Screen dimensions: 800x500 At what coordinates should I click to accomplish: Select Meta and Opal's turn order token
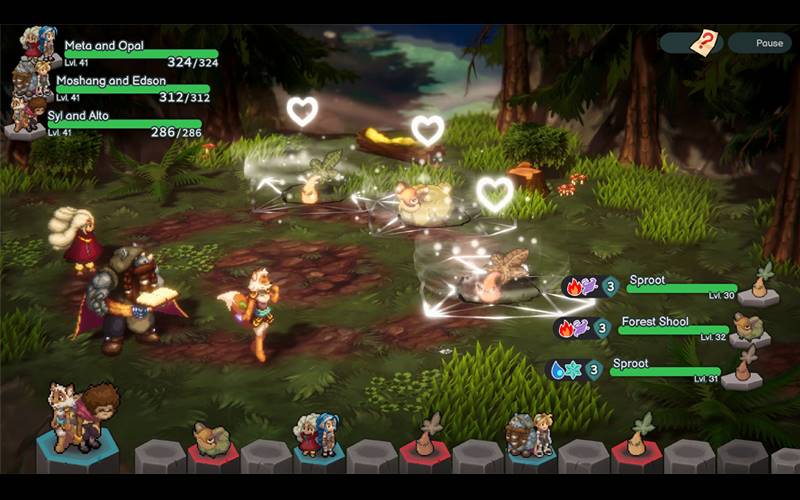[x=316, y=438]
